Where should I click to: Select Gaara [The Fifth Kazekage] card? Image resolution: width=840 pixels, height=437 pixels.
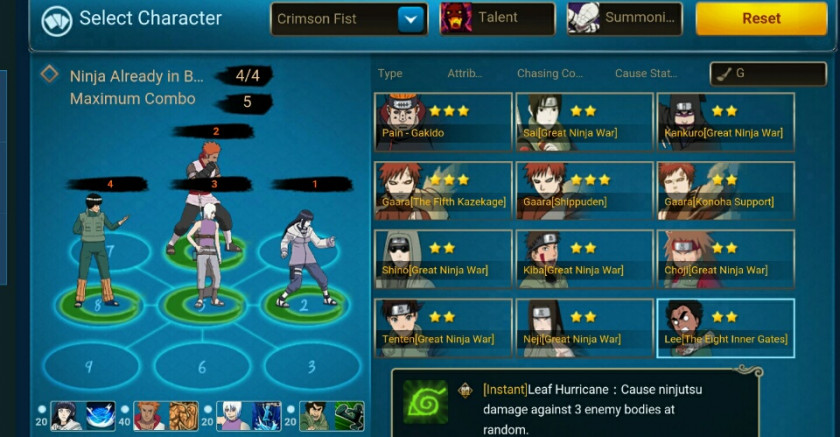click(443, 191)
